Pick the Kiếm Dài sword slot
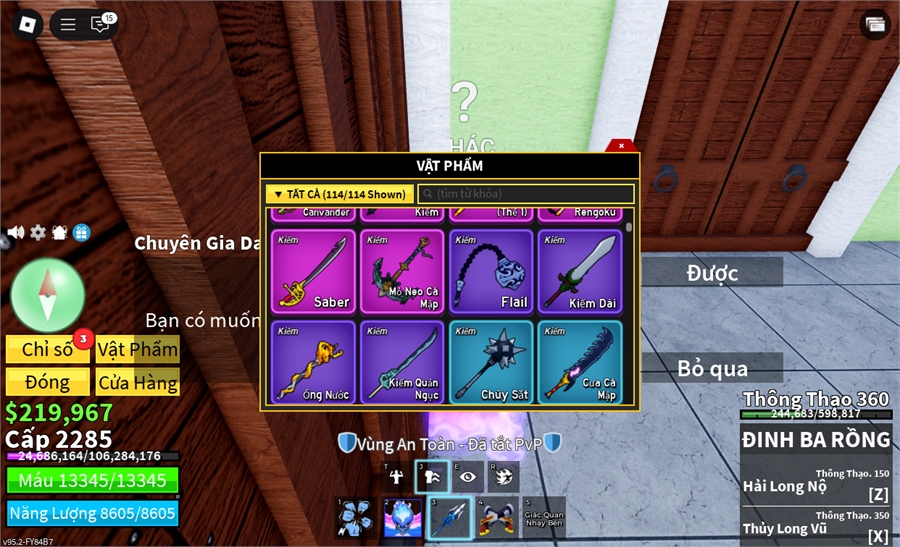The width and height of the screenshot is (900, 547). point(580,272)
